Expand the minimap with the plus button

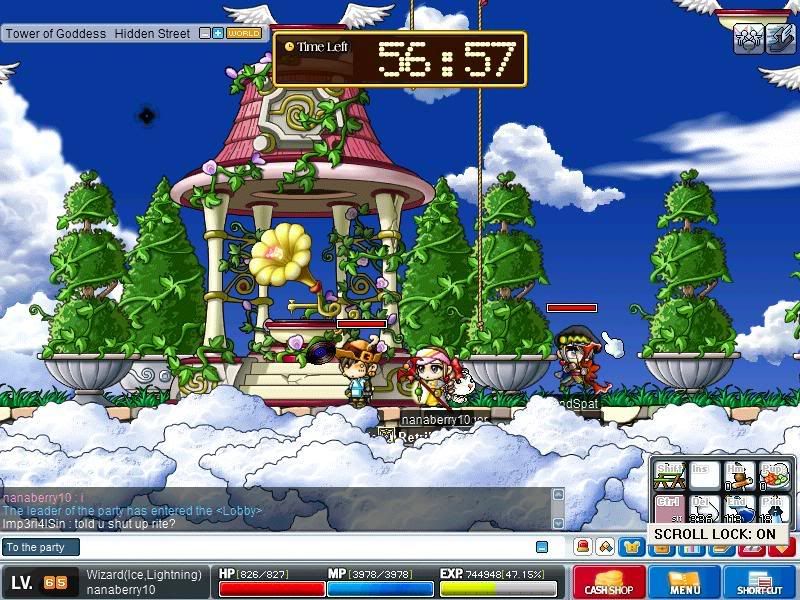[x=218, y=33]
